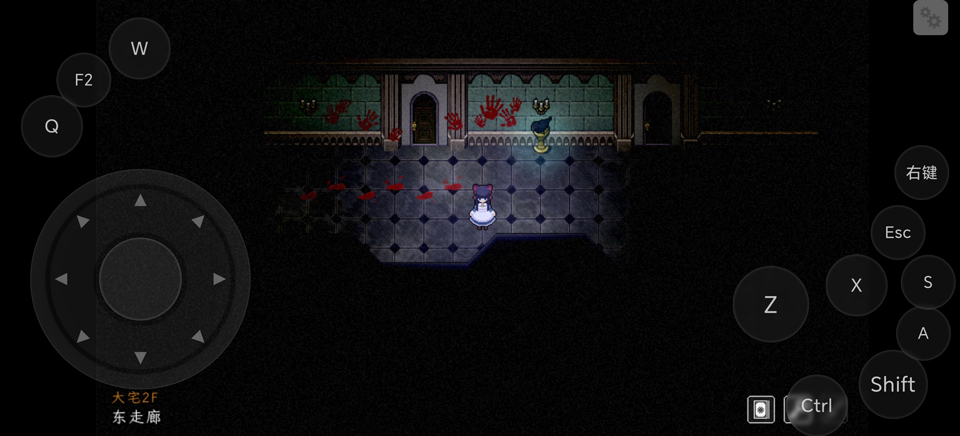Tap the W virtual button
Viewport: 960px width, 436px height.
point(139,48)
